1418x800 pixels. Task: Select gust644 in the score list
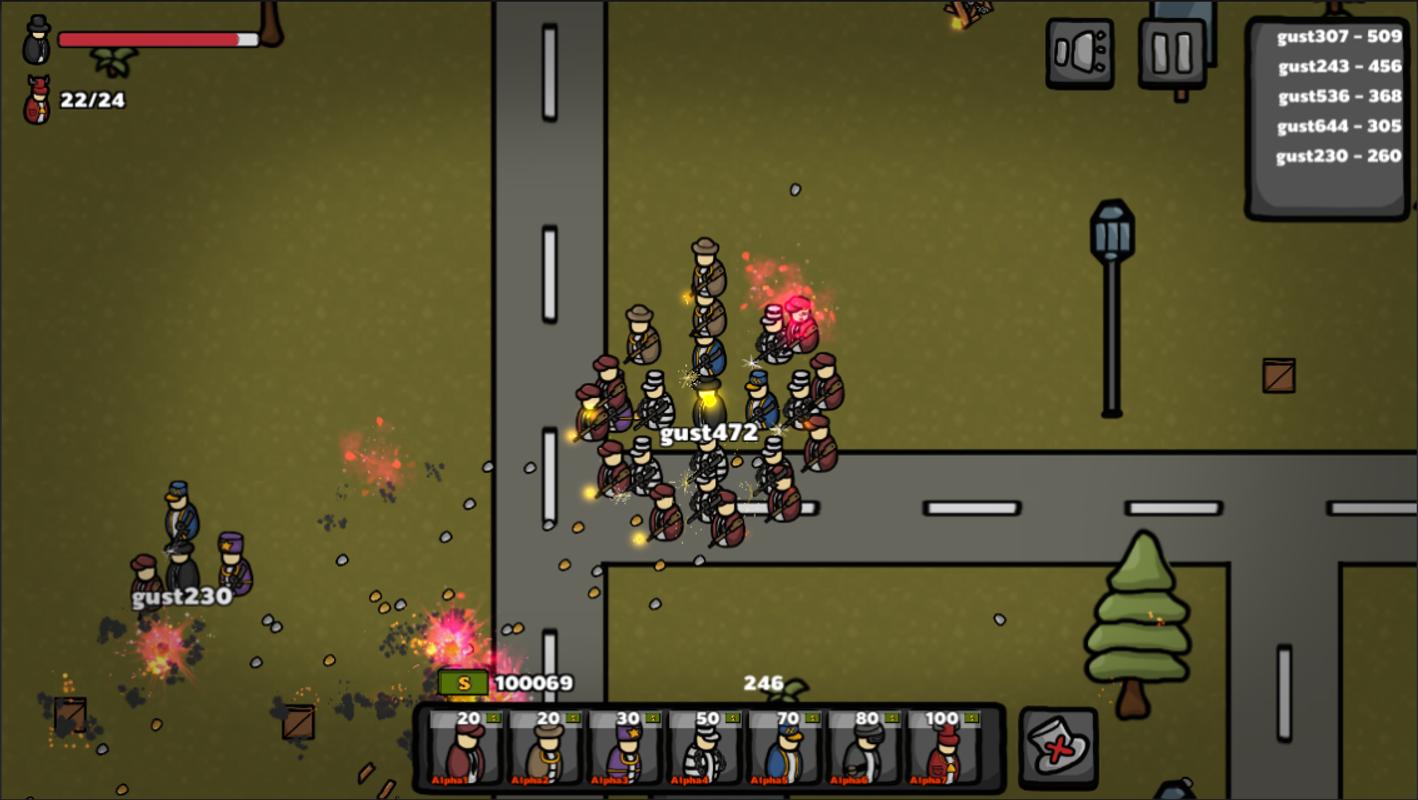(1339, 127)
